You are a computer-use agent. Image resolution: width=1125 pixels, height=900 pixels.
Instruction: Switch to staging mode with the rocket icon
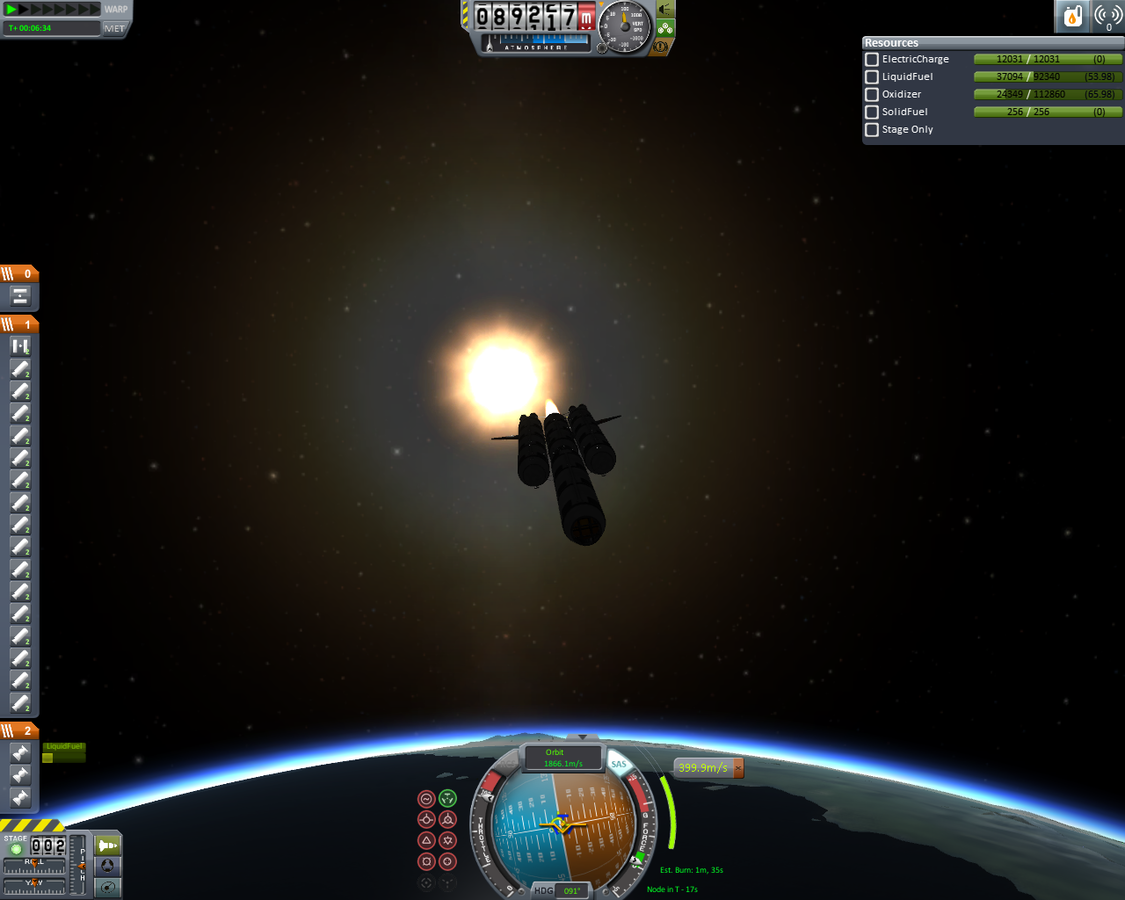point(107,846)
